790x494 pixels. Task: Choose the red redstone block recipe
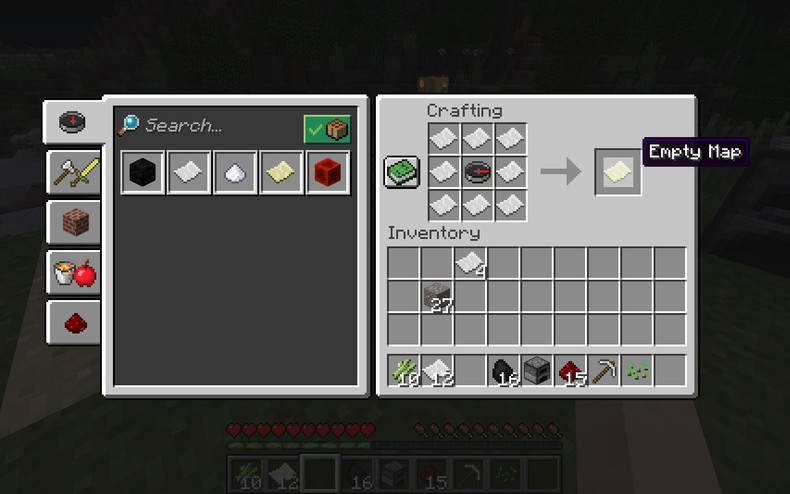(x=326, y=173)
